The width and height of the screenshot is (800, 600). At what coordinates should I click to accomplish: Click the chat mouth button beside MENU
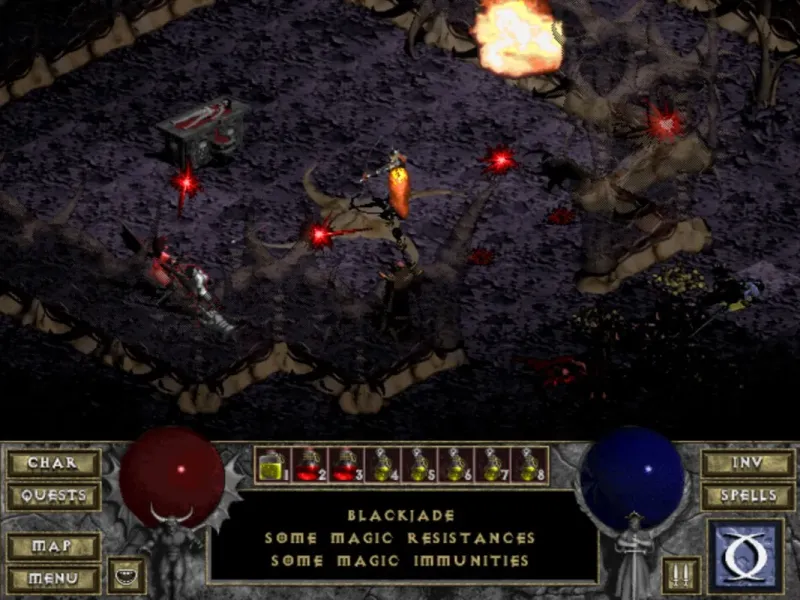coord(127,575)
